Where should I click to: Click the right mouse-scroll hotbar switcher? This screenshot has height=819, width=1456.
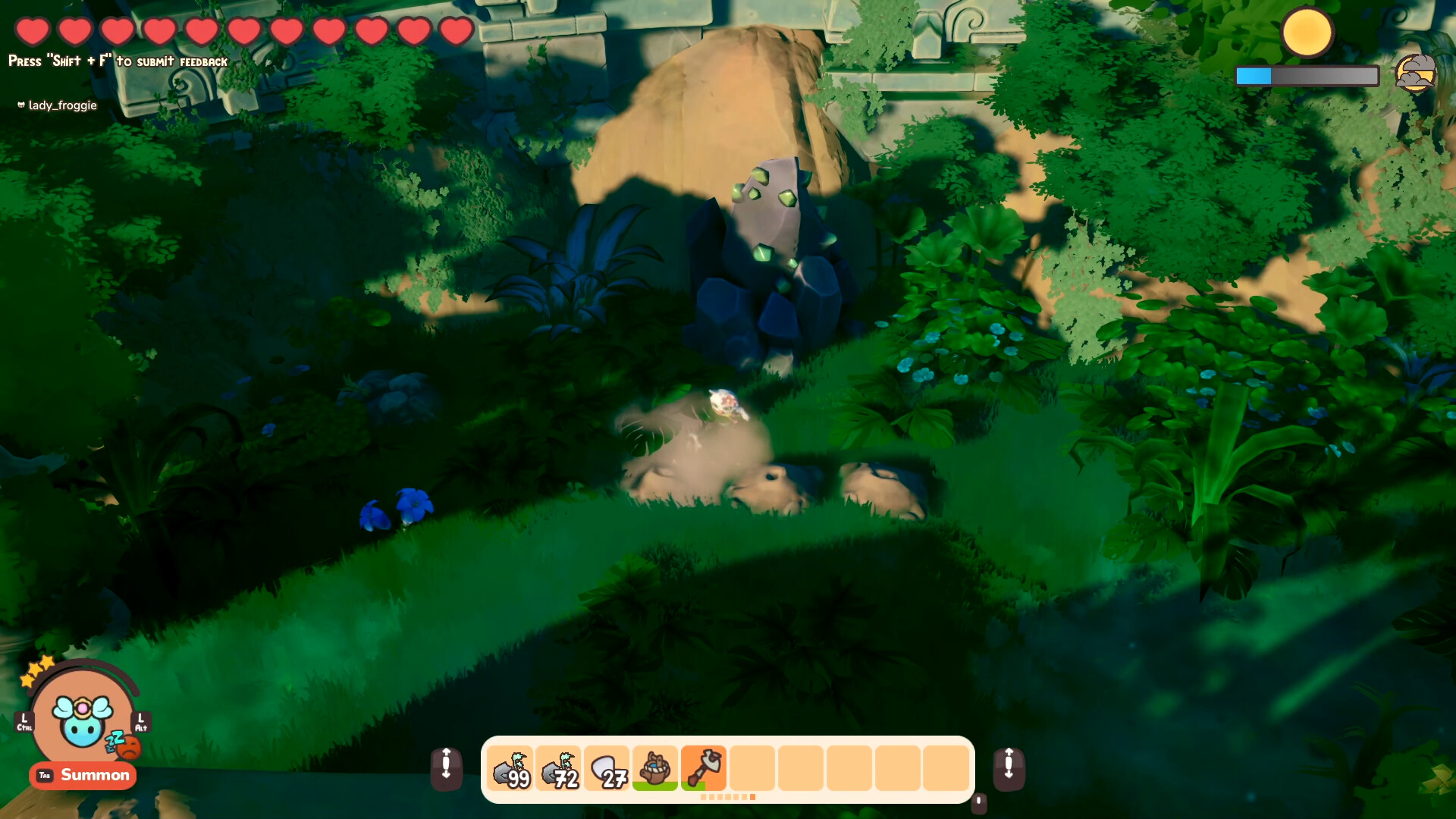1009,768
